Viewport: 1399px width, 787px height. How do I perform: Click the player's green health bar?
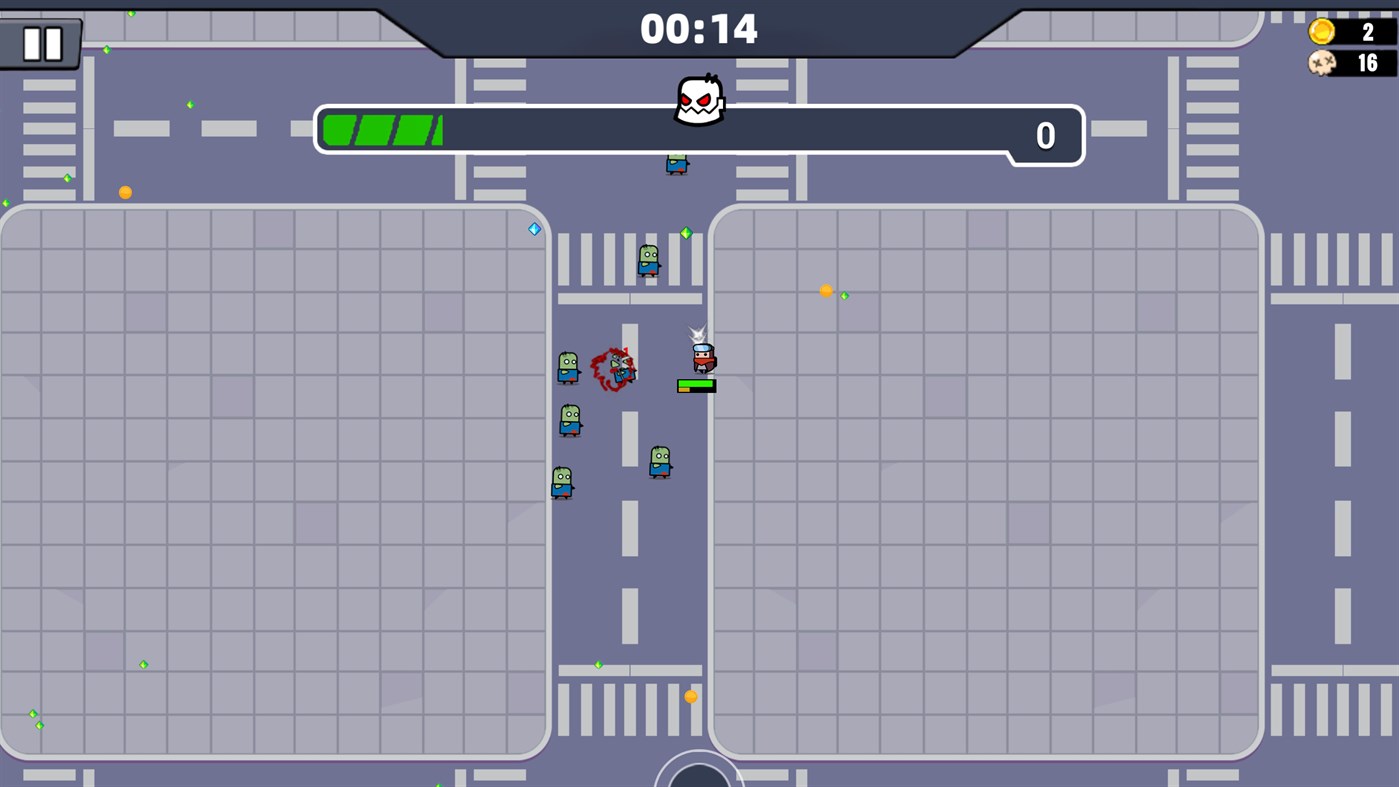point(697,383)
